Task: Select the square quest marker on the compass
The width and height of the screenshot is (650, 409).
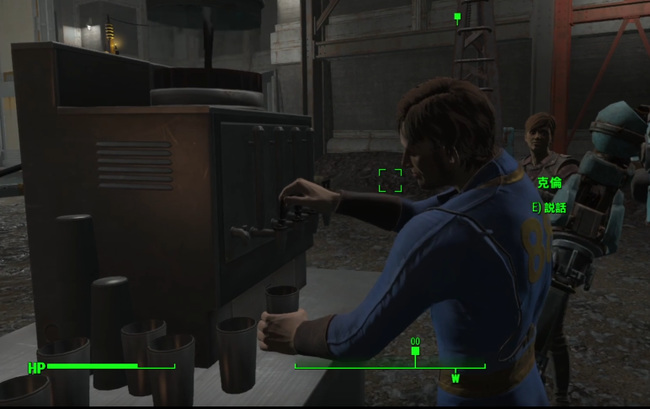Action: (x=415, y=351)
